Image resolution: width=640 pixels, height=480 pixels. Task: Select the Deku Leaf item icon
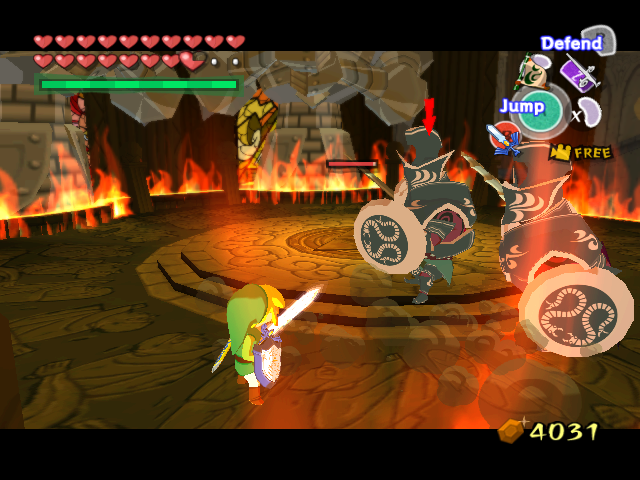[x=529, y=71]
